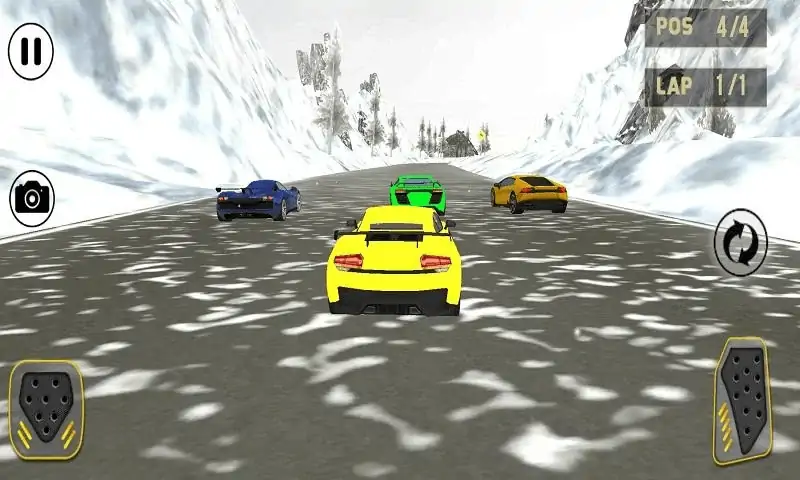The width and height of the screenshot is (800, 480).
Task: Hit the brake pedal
Action: 46,409
